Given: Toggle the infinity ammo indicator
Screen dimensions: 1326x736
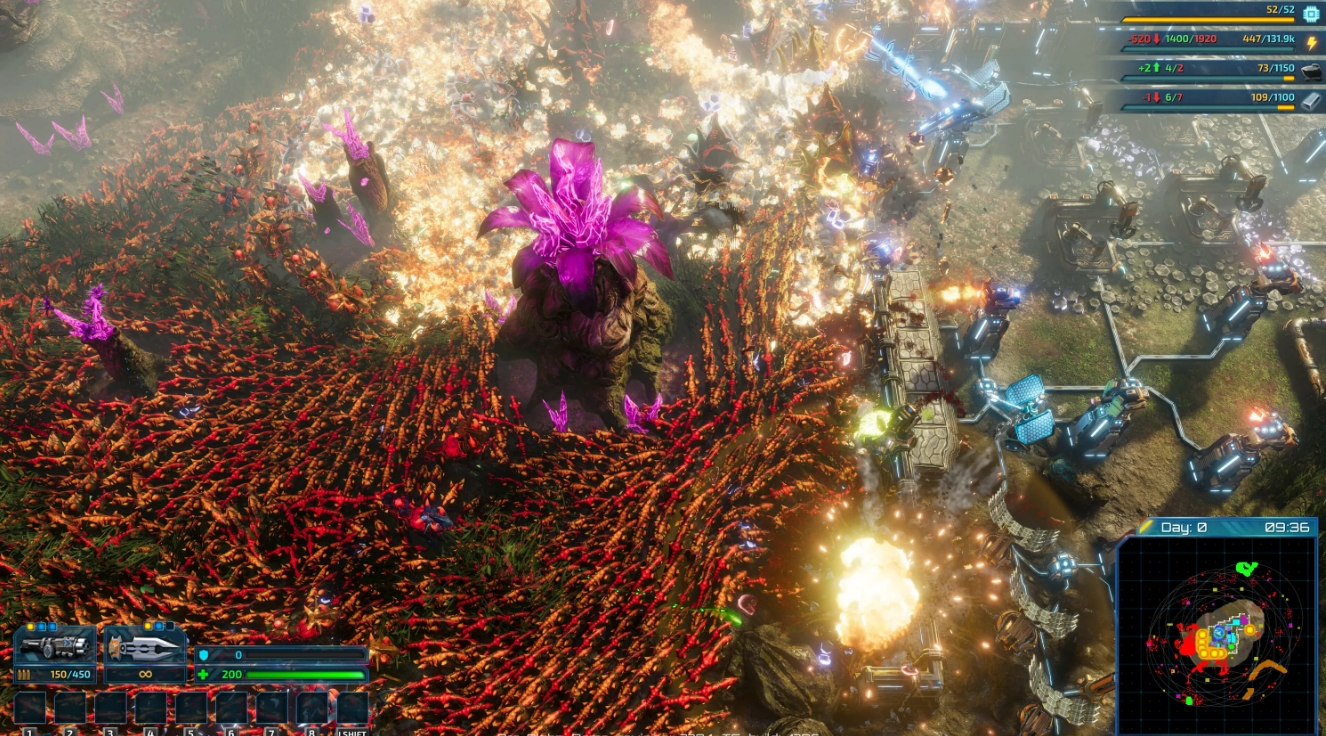Looking at the screenshot, I should (145, 674).
